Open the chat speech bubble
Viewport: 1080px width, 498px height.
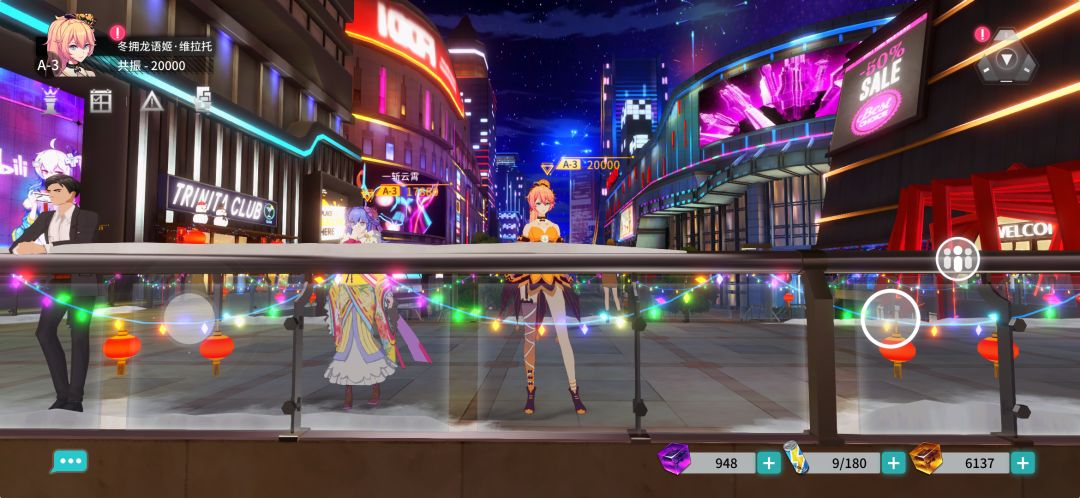(x=69, y=461)
